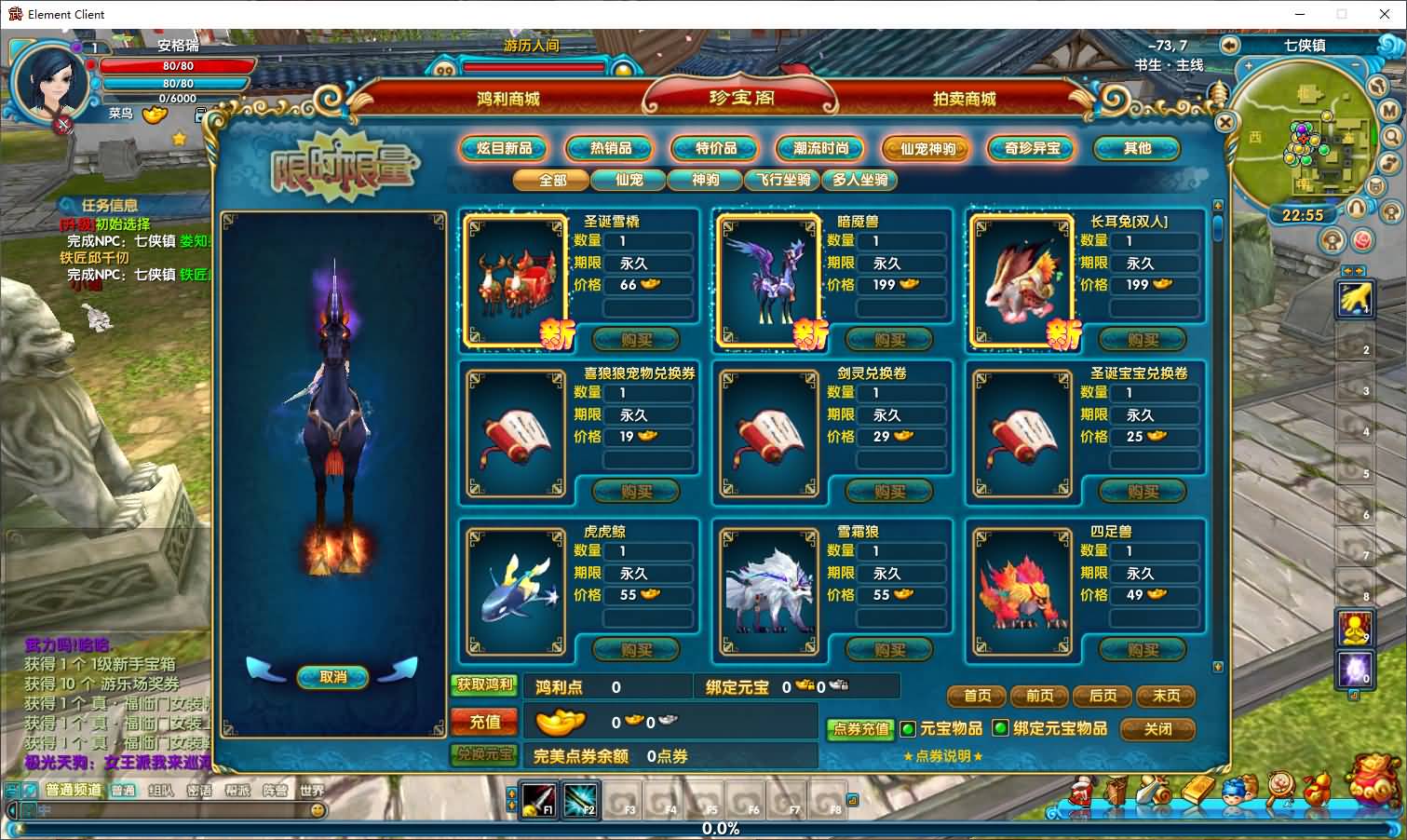Go to the next page with 后页
The image size is (1407, 840).
(1103, 696)
